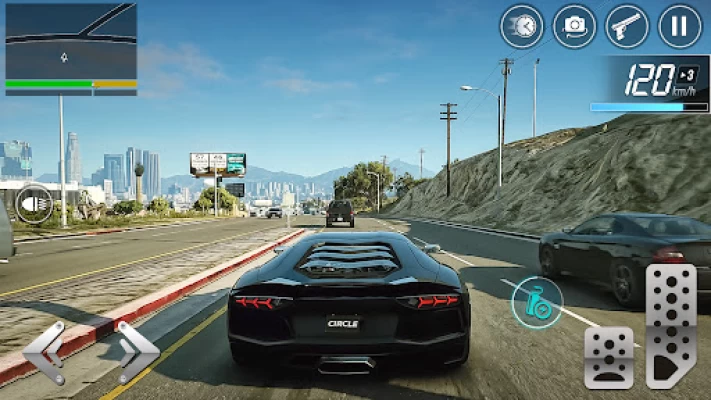Steer right with the right arrow
The width and height of the screenshot is (711, 400).
(x=137, y=352)
